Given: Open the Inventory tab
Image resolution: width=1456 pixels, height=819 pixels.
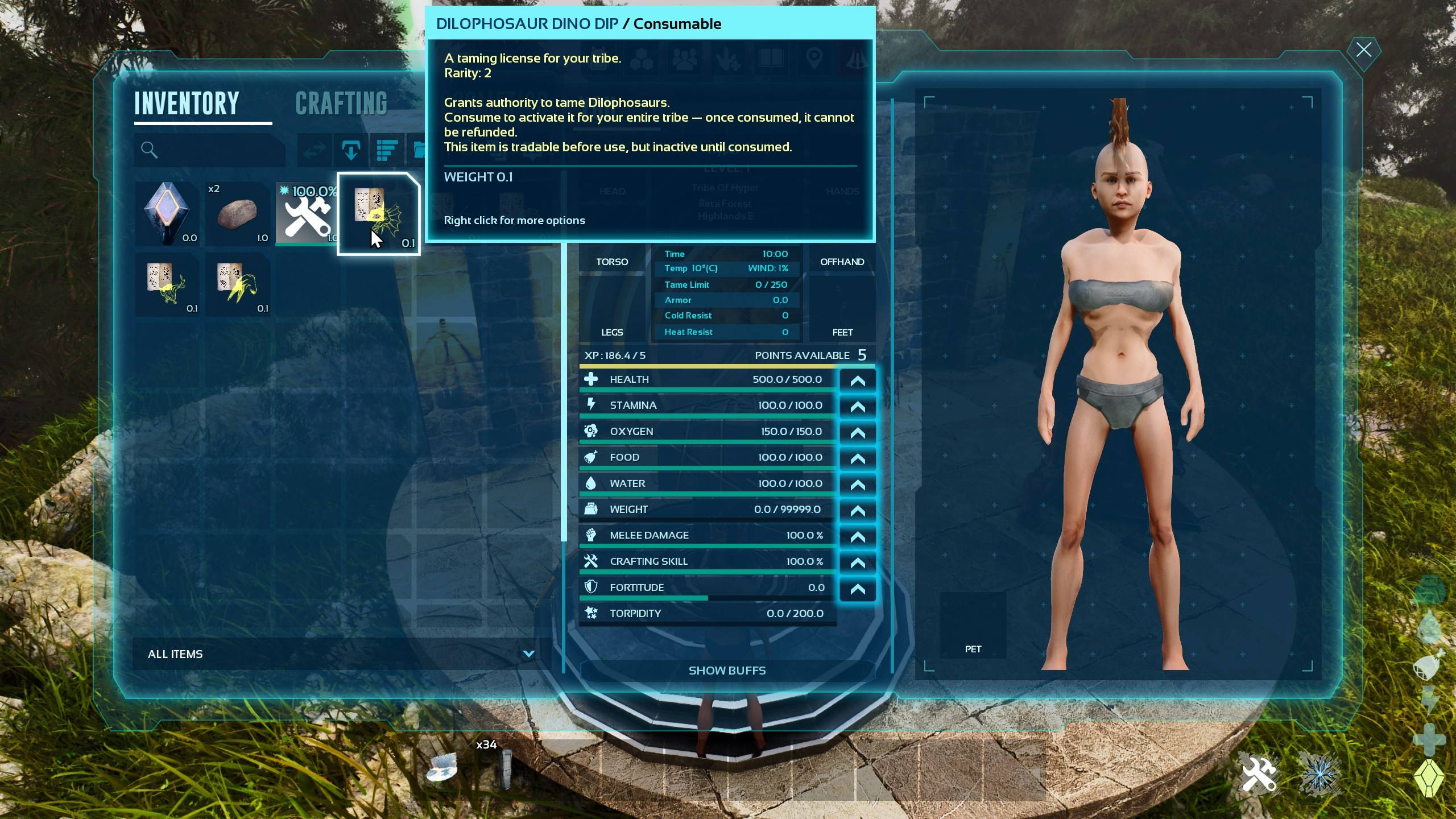Looking at the screenshot, I should tap(187, 104).
